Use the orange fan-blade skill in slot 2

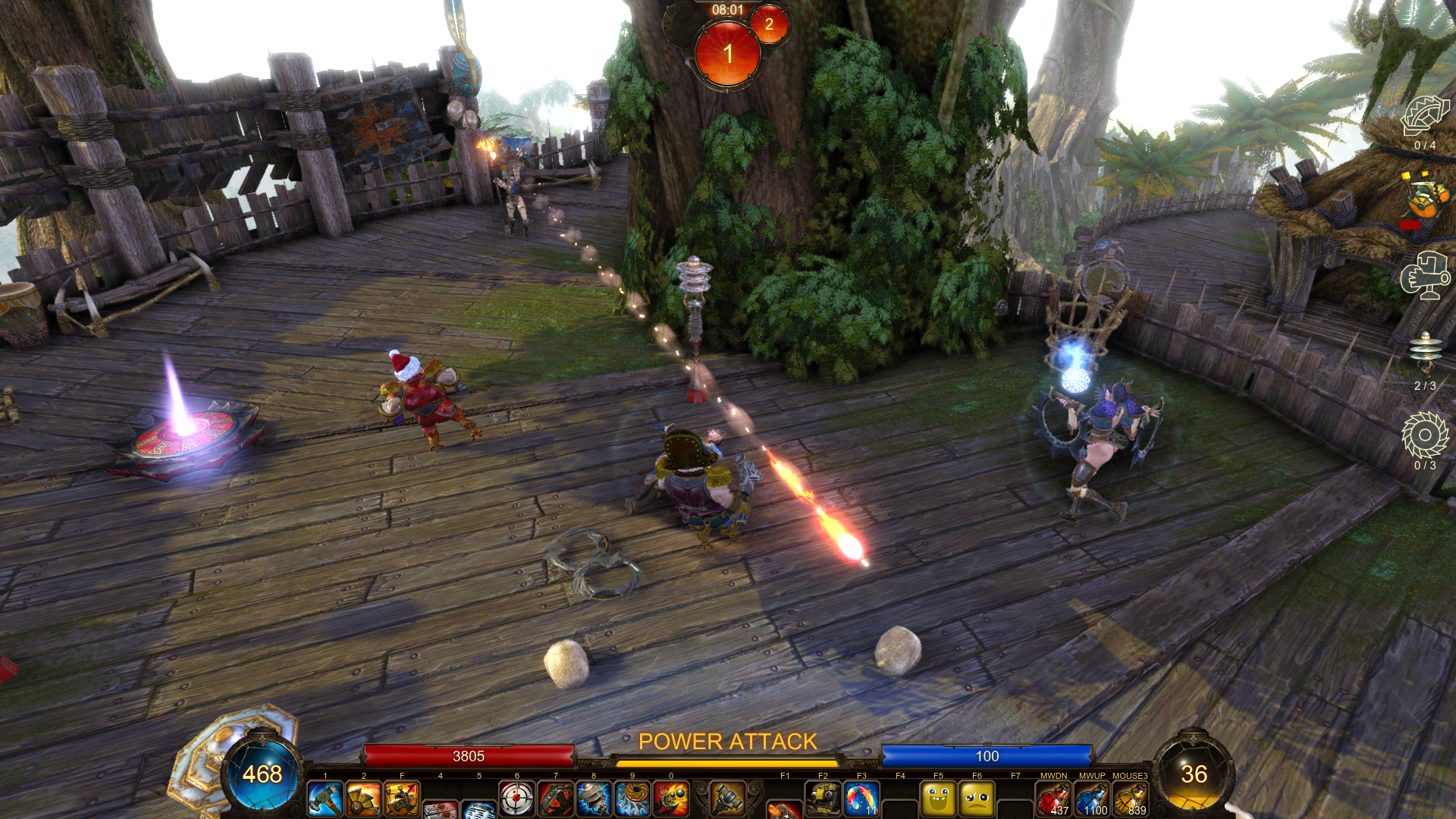364,799
